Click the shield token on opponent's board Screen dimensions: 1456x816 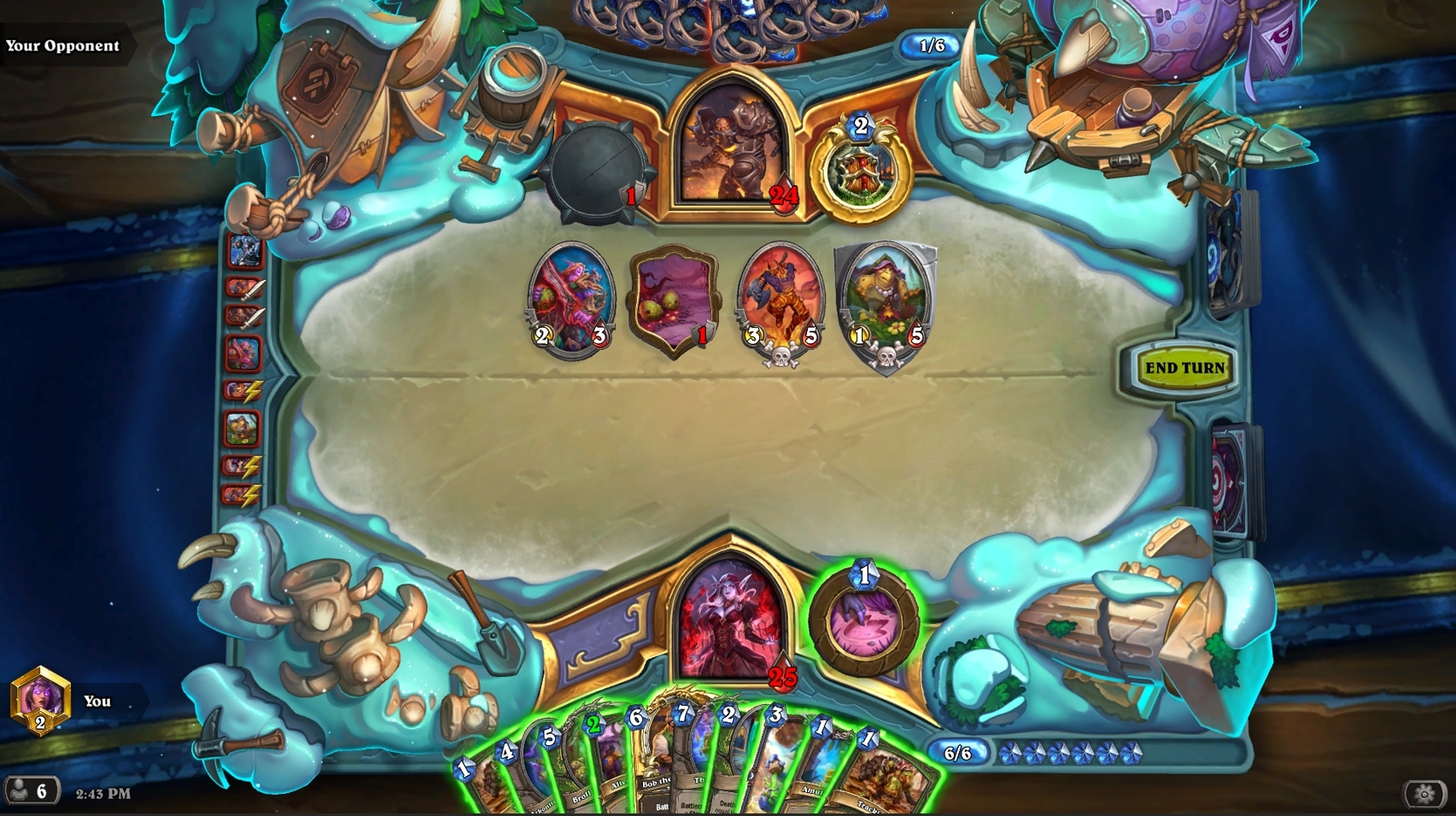click(x=673, y=299)
